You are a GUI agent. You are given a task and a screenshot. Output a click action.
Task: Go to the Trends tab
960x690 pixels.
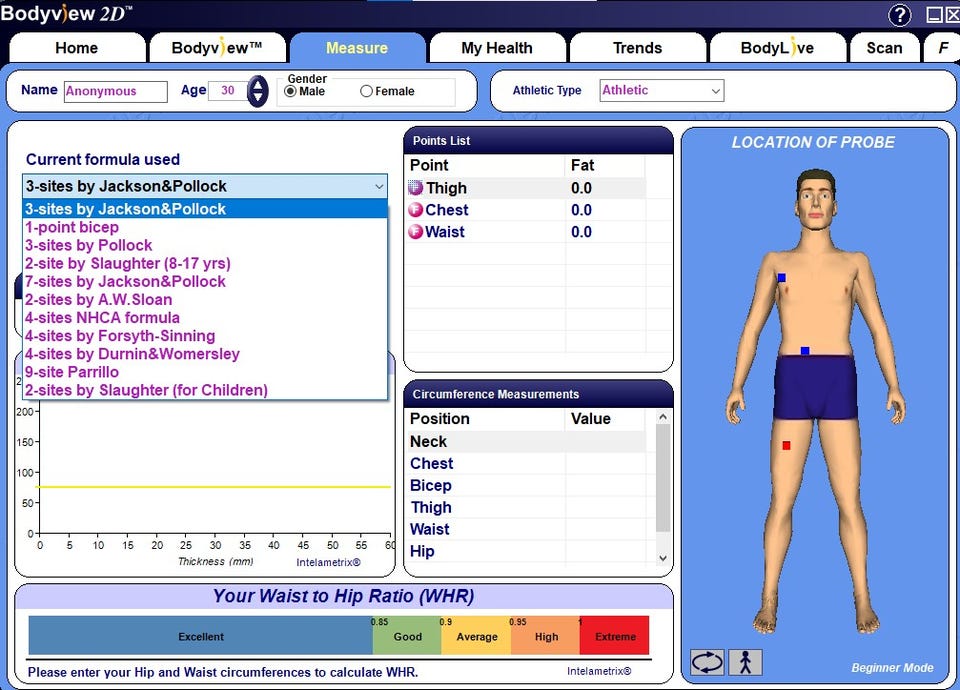(637, 48)
